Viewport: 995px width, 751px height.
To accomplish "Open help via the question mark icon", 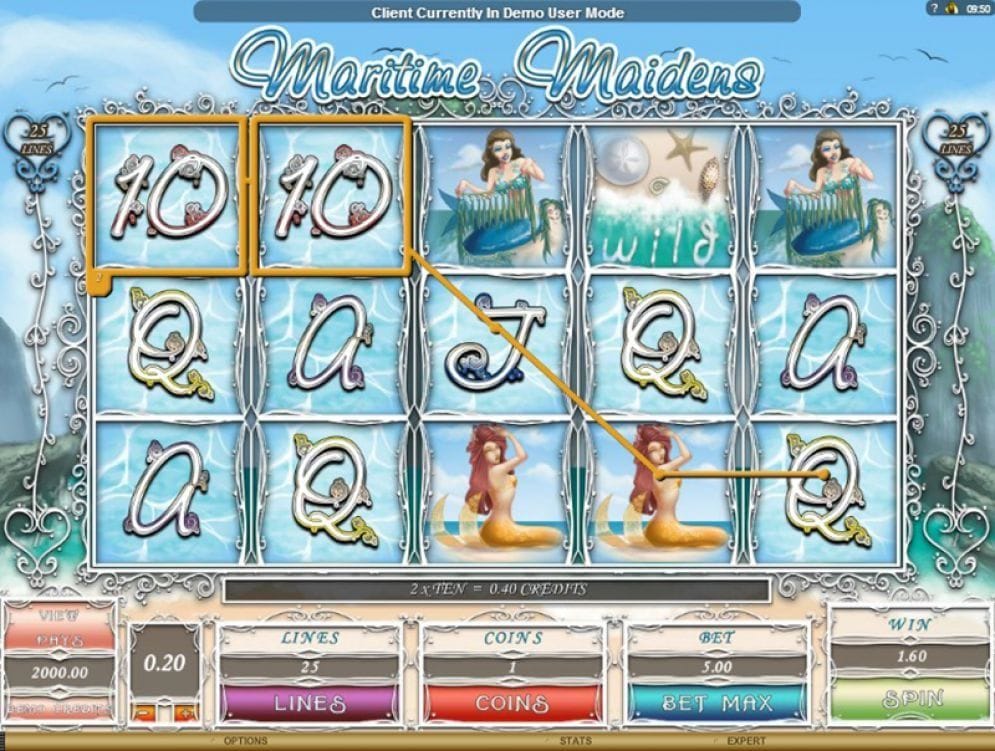I will click(x=935, y=8).
